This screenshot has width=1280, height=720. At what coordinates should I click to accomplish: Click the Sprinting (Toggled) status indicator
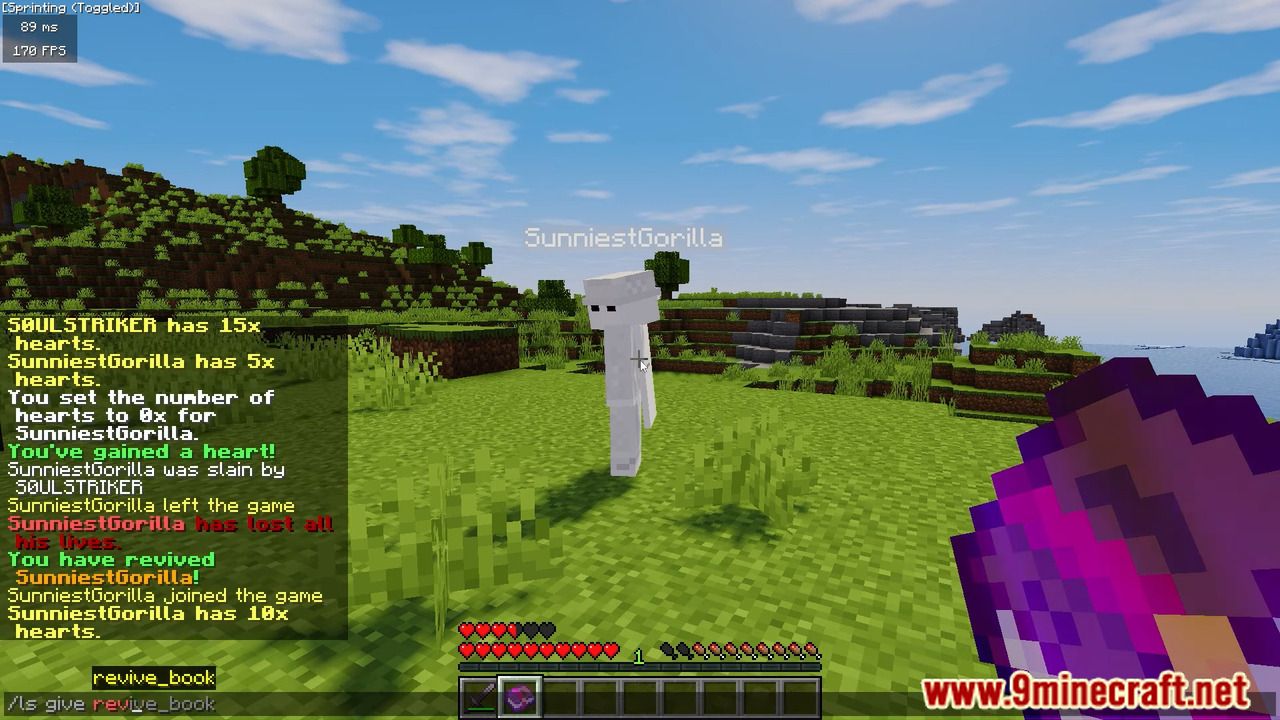click(x=70, y=8)
